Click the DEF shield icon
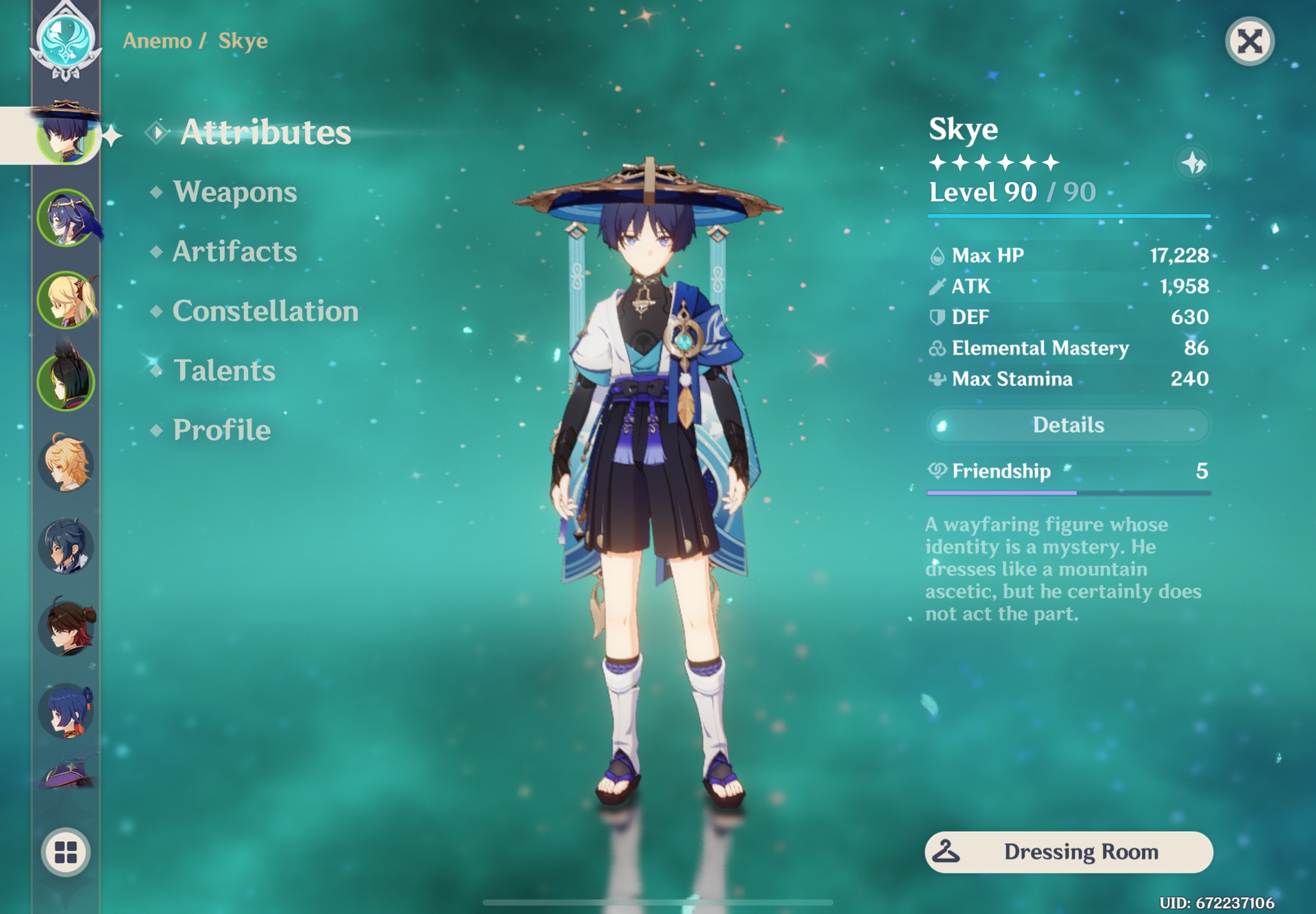1316x914 pixels. pos(936,317)
